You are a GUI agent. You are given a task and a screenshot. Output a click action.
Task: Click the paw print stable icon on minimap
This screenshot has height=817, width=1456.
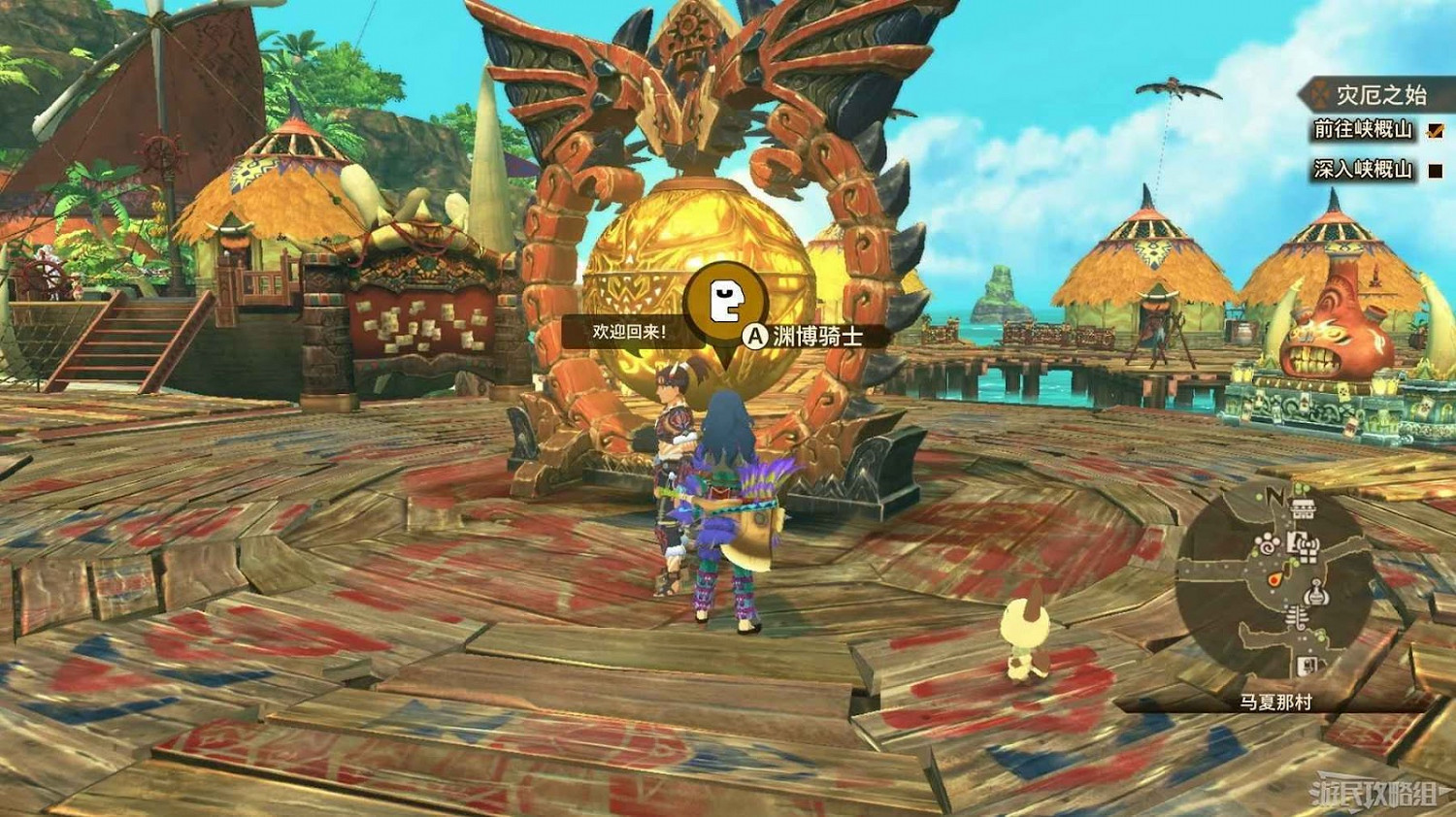[x=1267, y=543]
